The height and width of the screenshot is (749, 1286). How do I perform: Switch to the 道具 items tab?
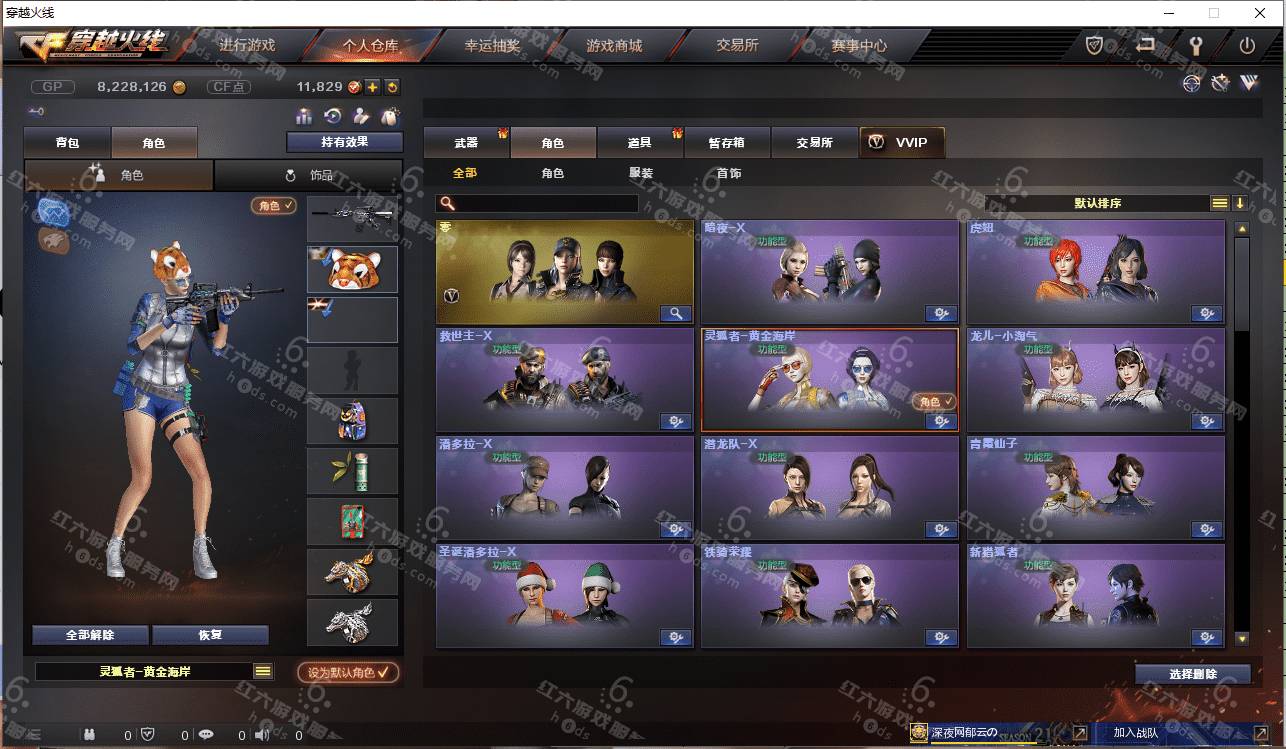tap(639, 143)
